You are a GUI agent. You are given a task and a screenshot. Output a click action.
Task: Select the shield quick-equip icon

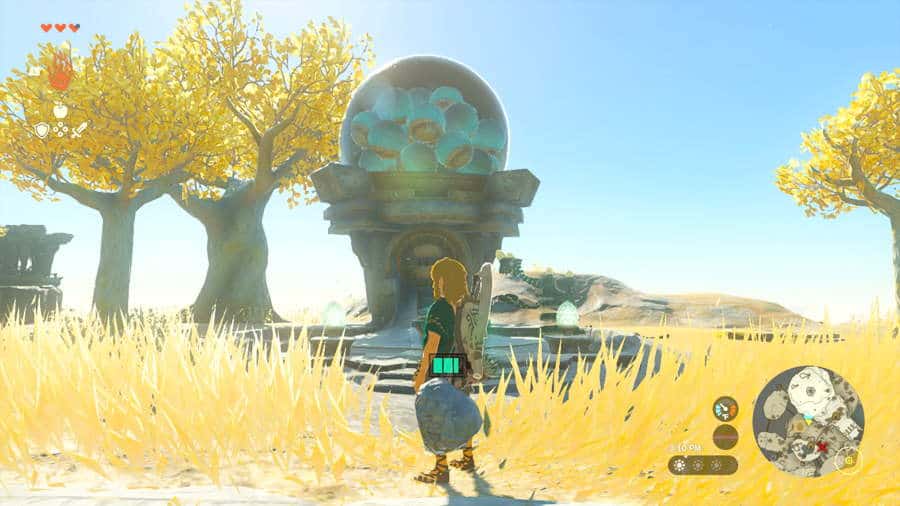[x=42, y=130]
